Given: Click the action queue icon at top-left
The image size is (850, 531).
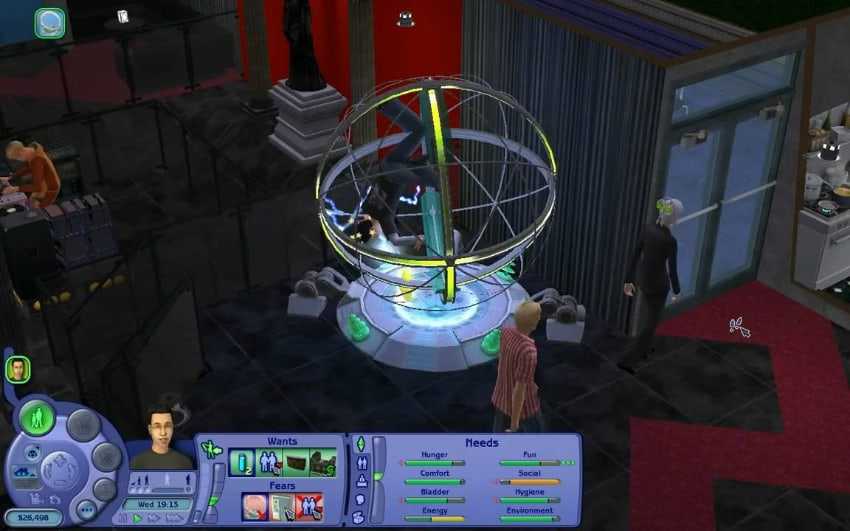Looking at the screenshot, I should [50, 22].
